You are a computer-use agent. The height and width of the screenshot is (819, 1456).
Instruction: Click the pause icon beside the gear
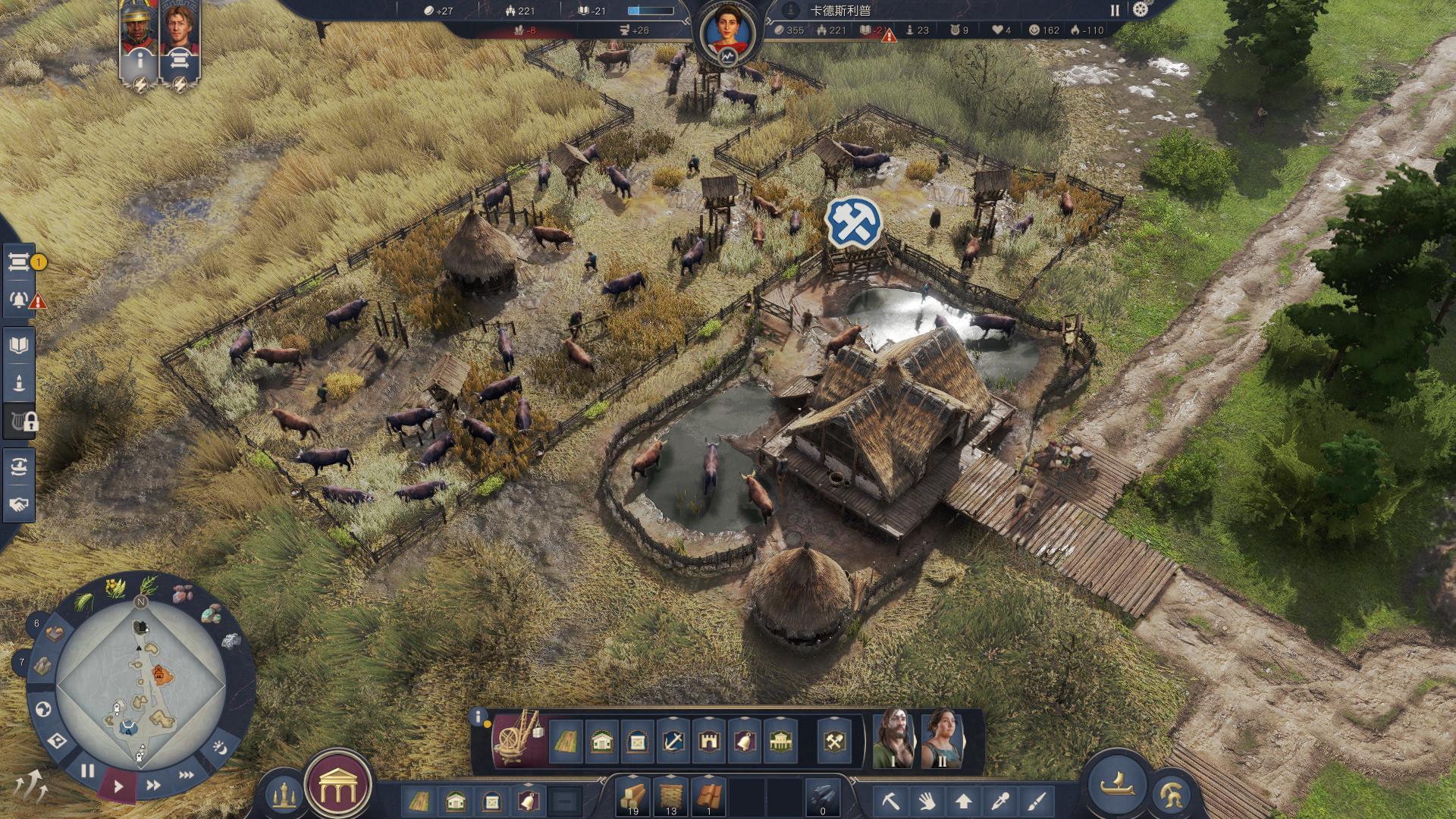point(1115,10)
